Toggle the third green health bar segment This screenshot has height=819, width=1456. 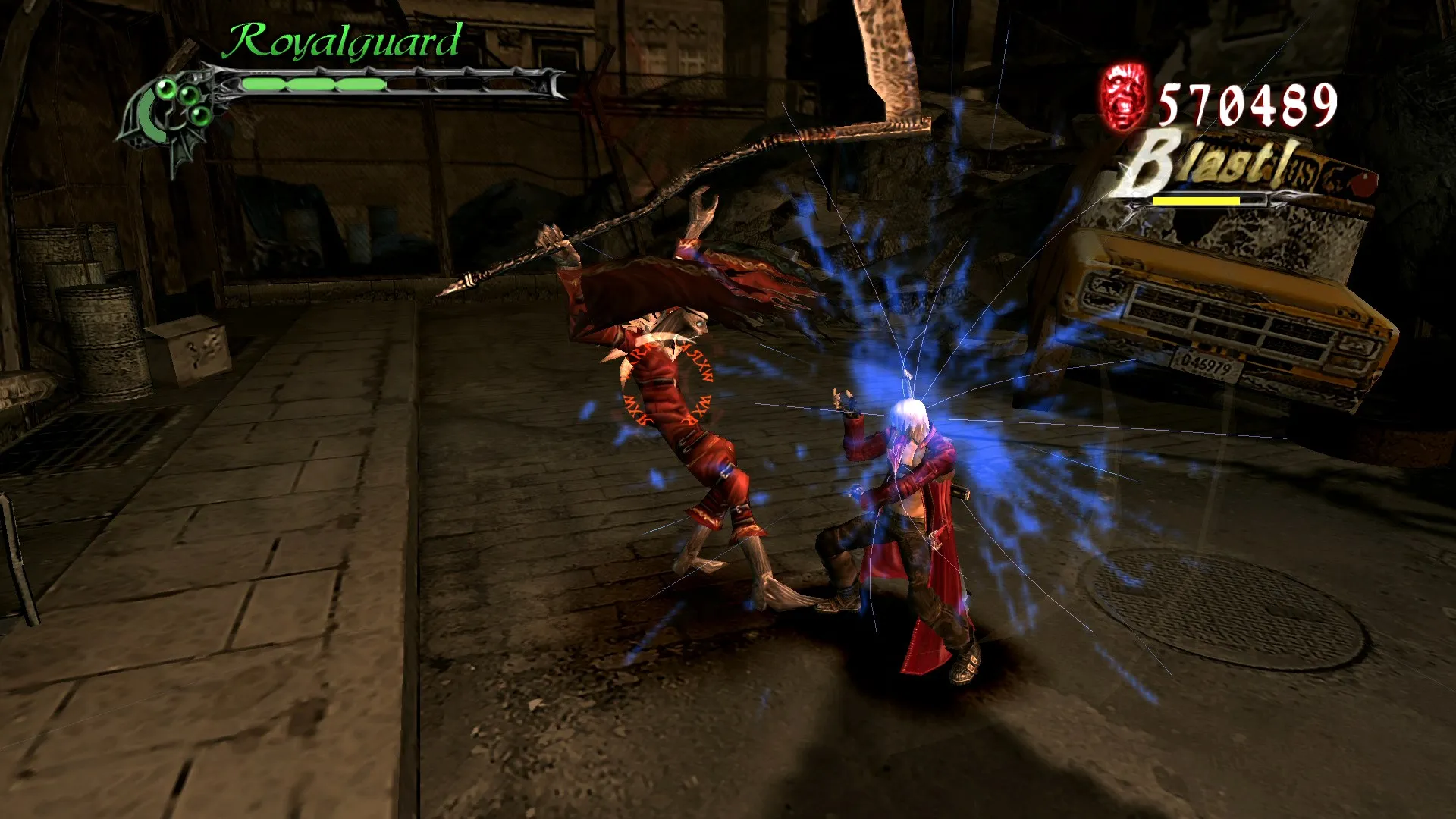click(360, 83)
